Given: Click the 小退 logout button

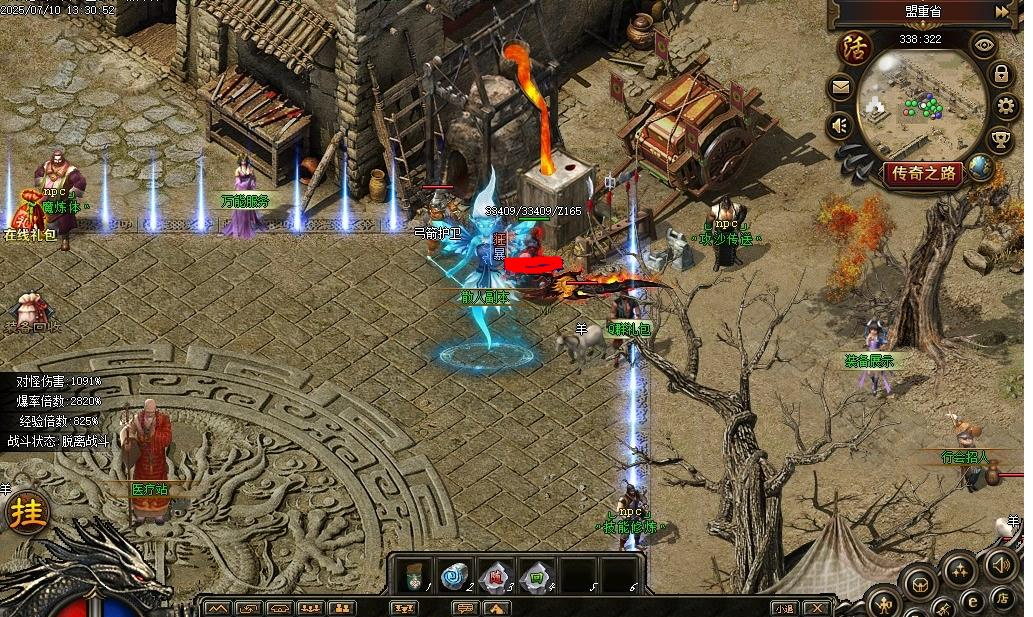Looking at the screenshot, I should [783, 607].
